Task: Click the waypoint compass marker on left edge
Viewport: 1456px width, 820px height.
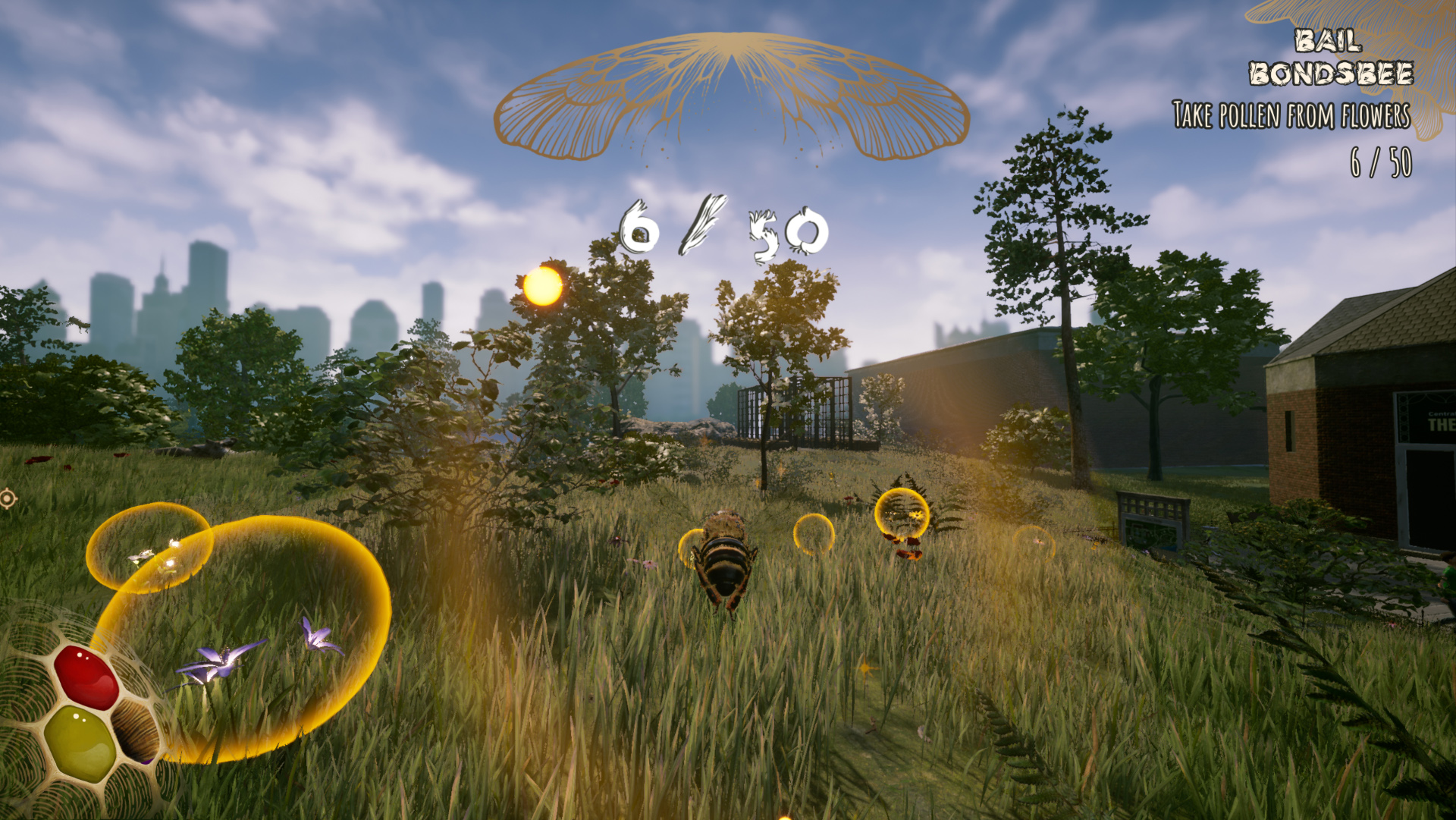Action: coord(8,498)
